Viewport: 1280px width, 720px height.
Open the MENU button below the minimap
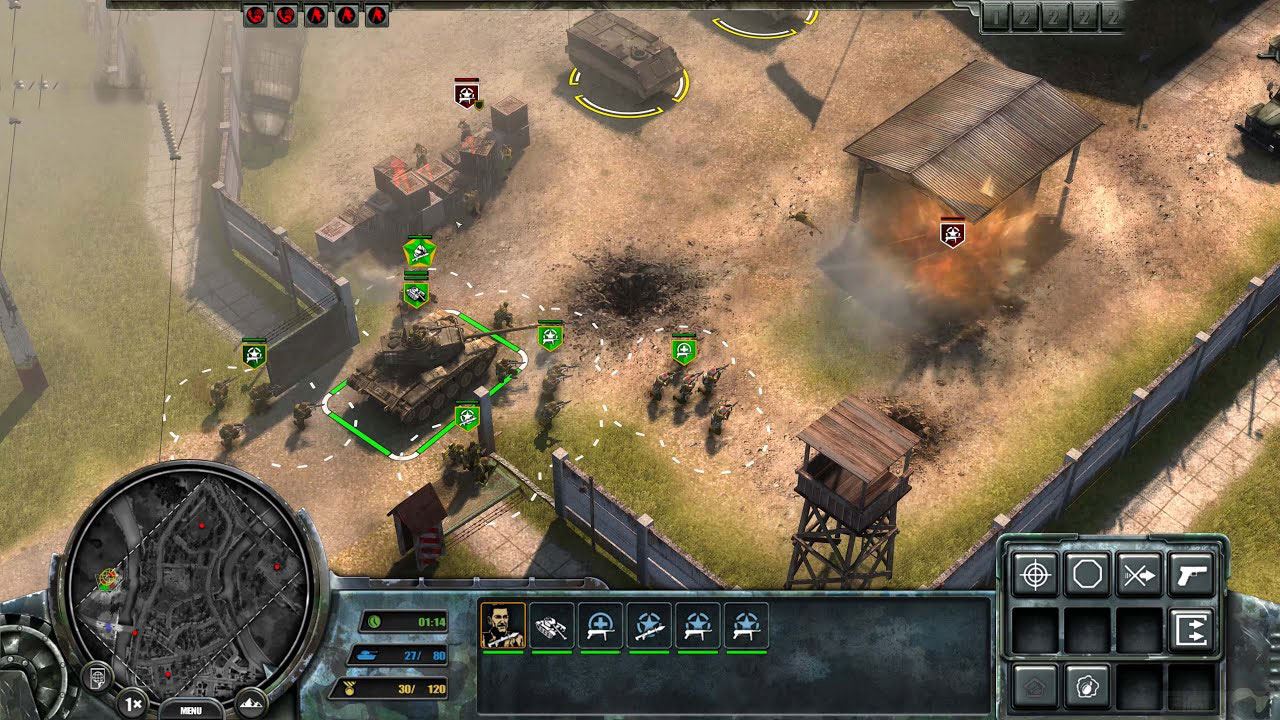click(190, 710)
